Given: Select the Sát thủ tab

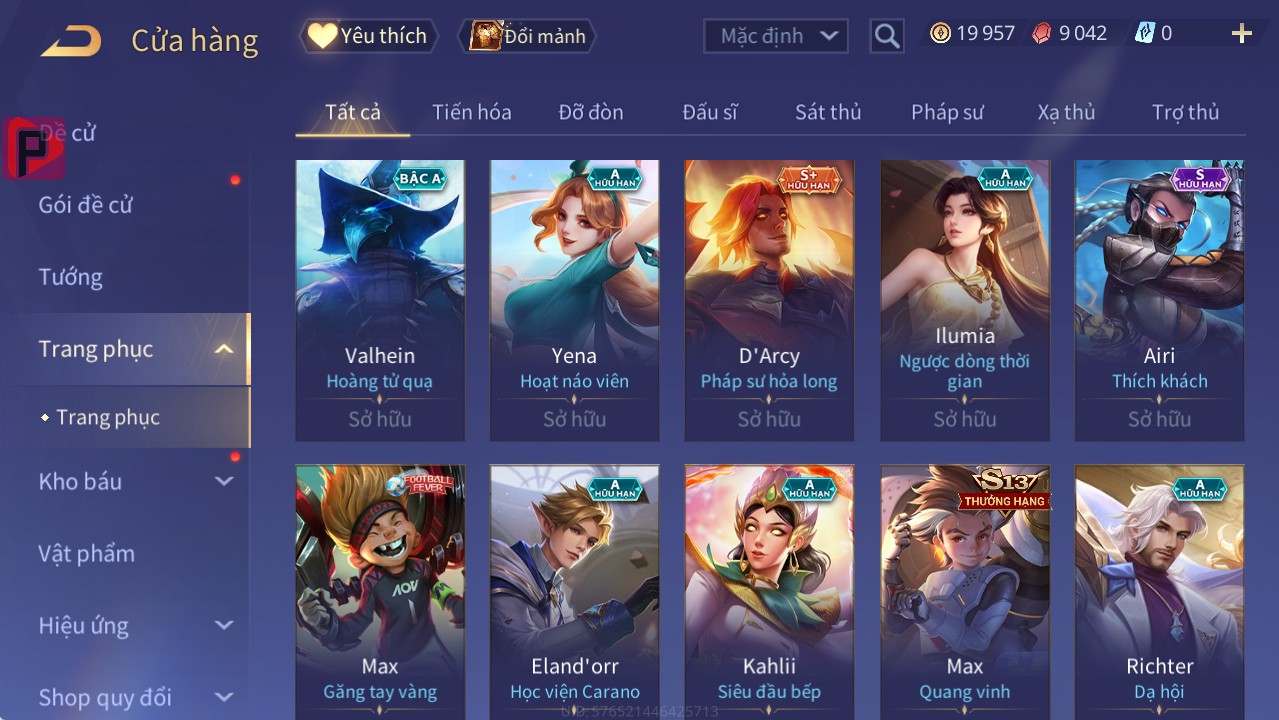Looking at the screenshot, I should pyautogui.click(x=828, y=112).
